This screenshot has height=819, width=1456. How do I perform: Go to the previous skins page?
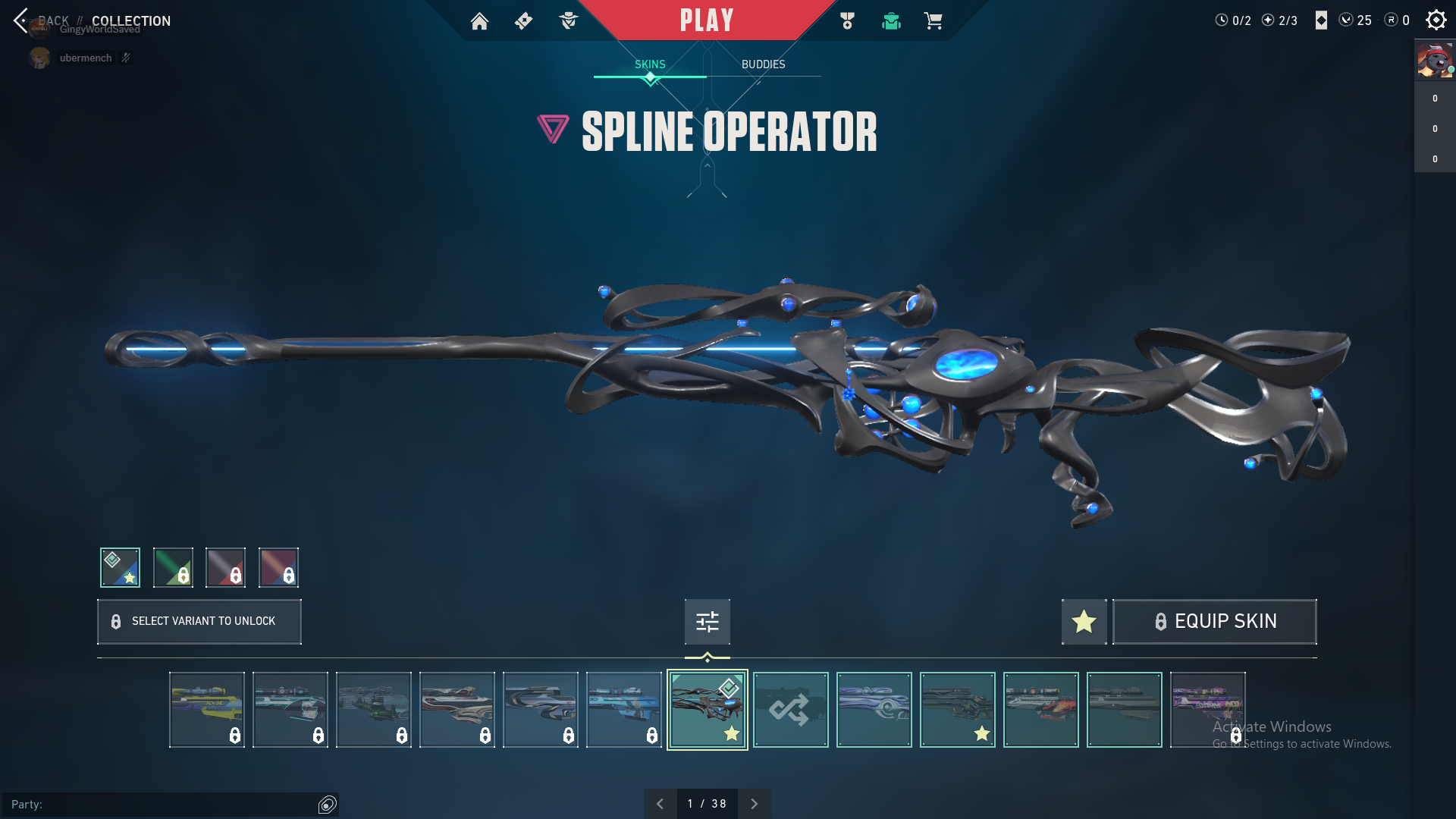tap(660, 804)
